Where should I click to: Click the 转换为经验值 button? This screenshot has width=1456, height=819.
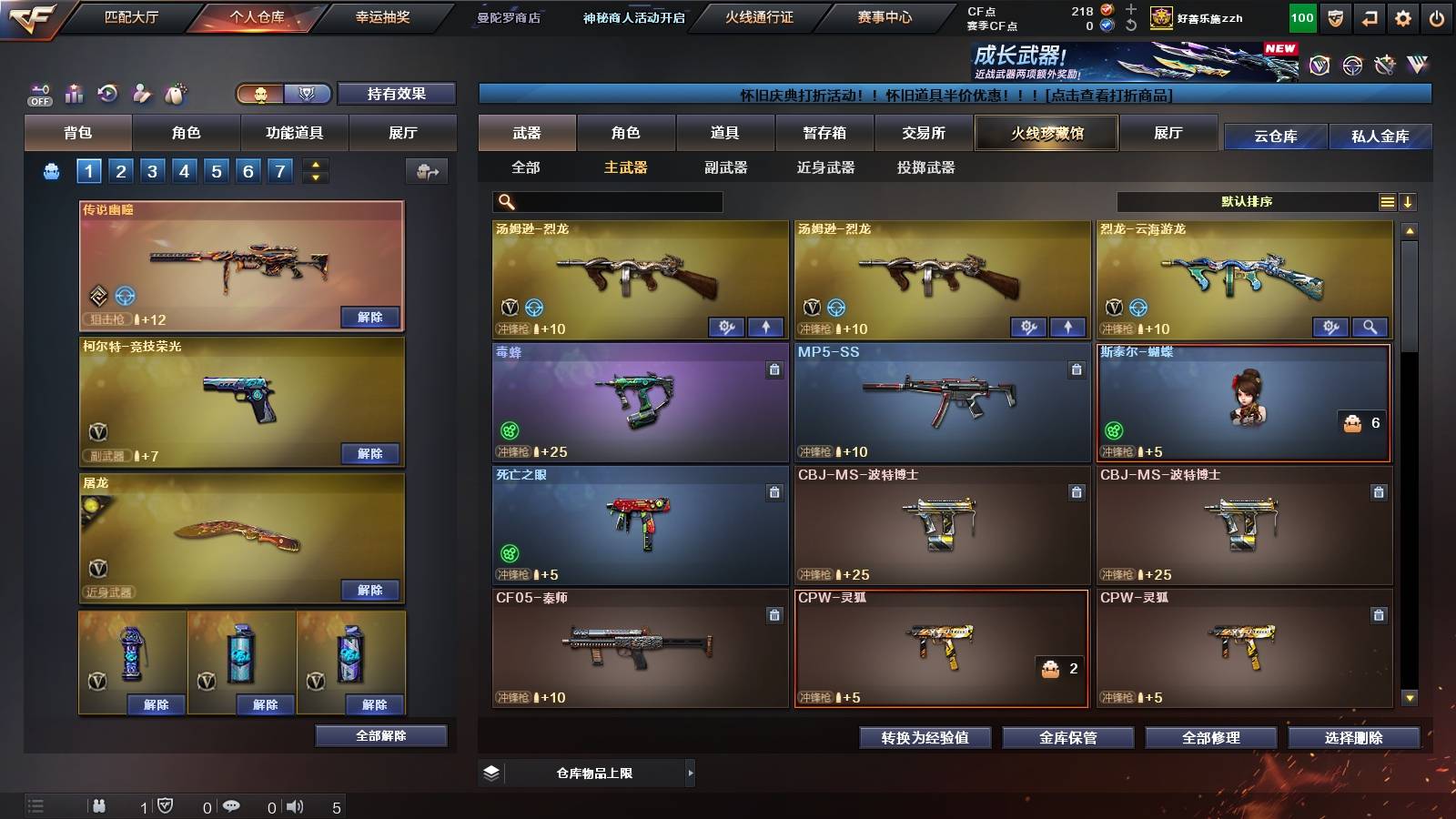pos(925,738)
